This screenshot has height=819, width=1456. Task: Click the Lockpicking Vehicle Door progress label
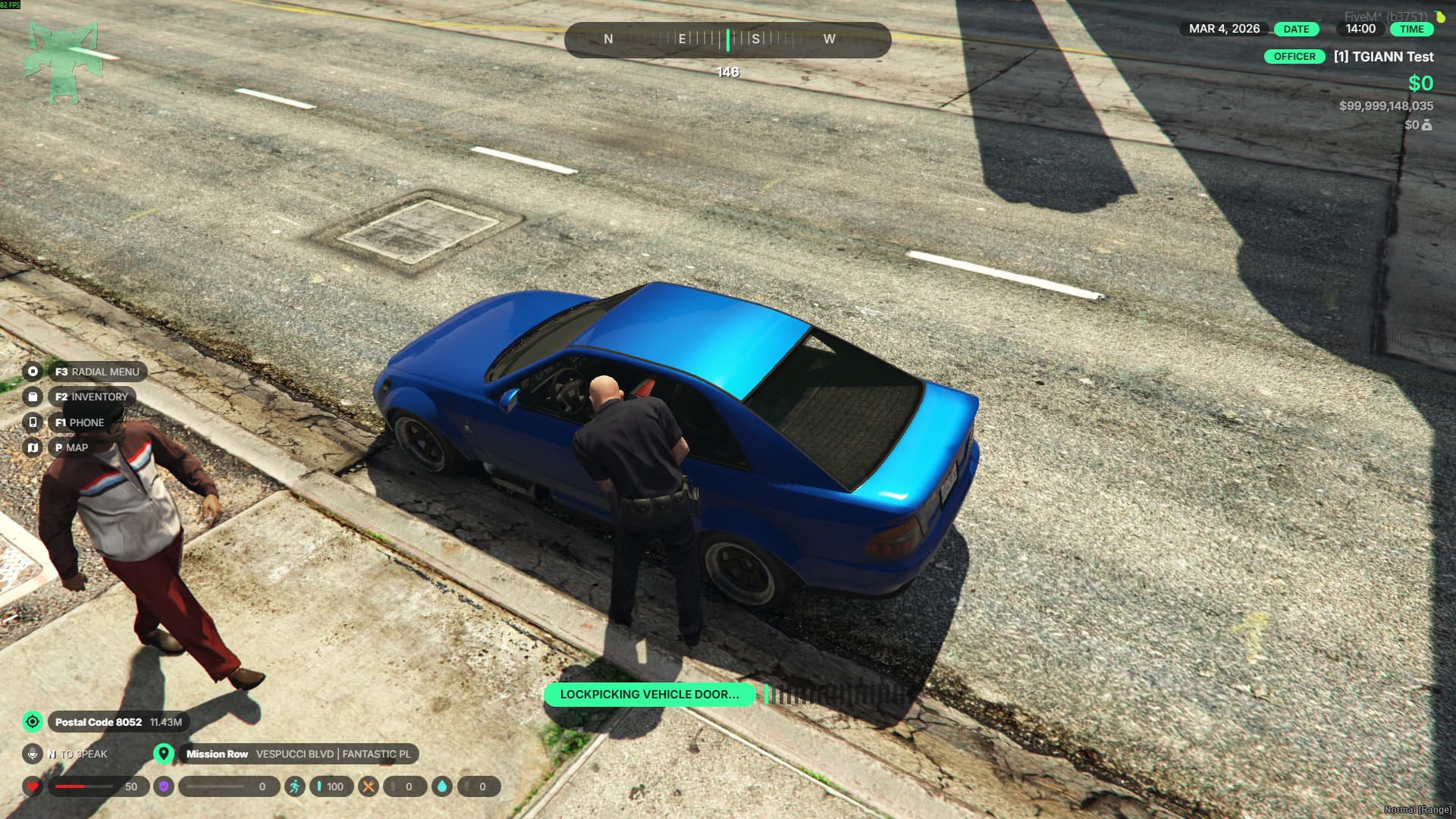point(649,695)
